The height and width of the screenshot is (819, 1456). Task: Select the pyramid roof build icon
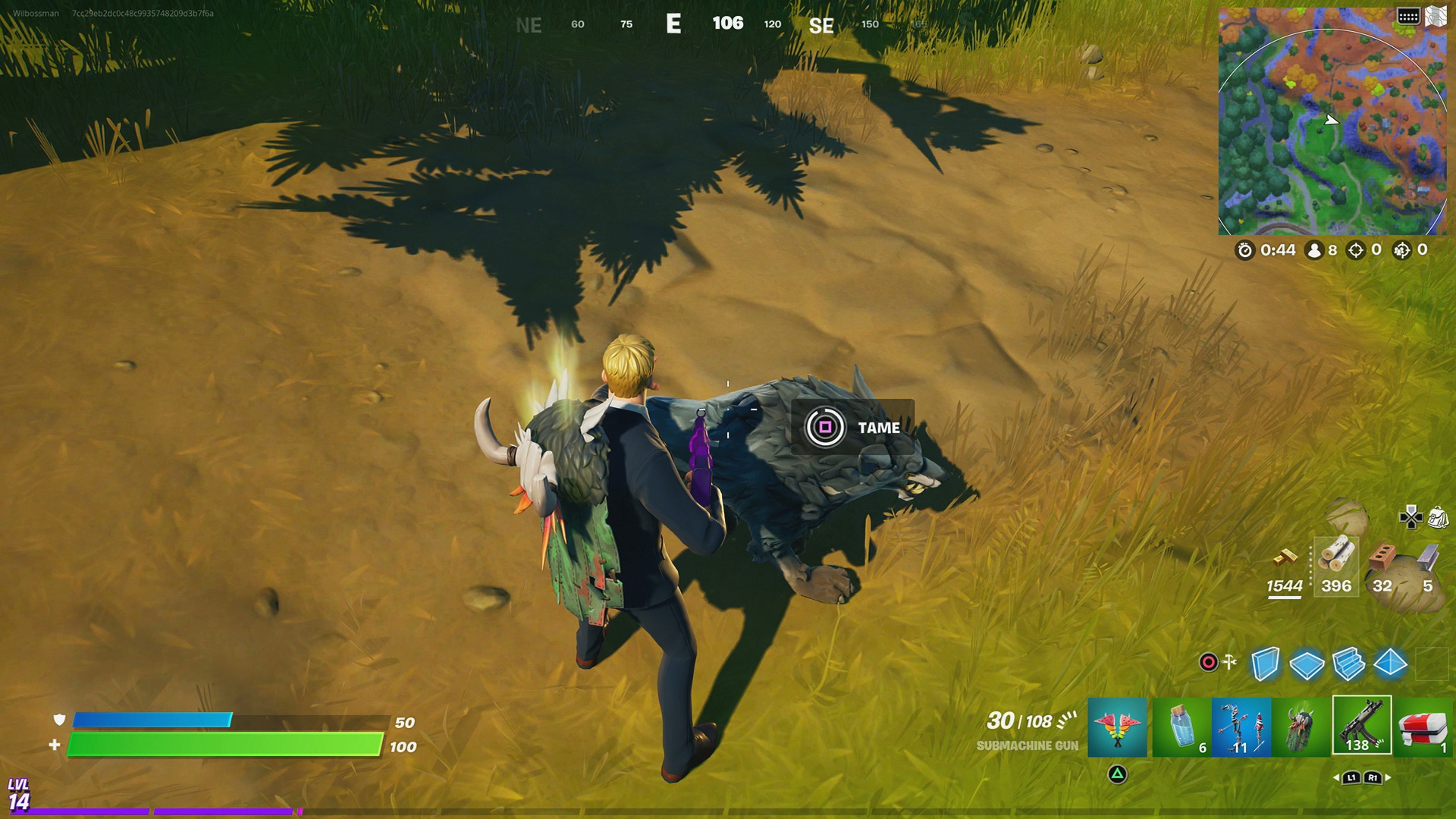point(1389,664)
